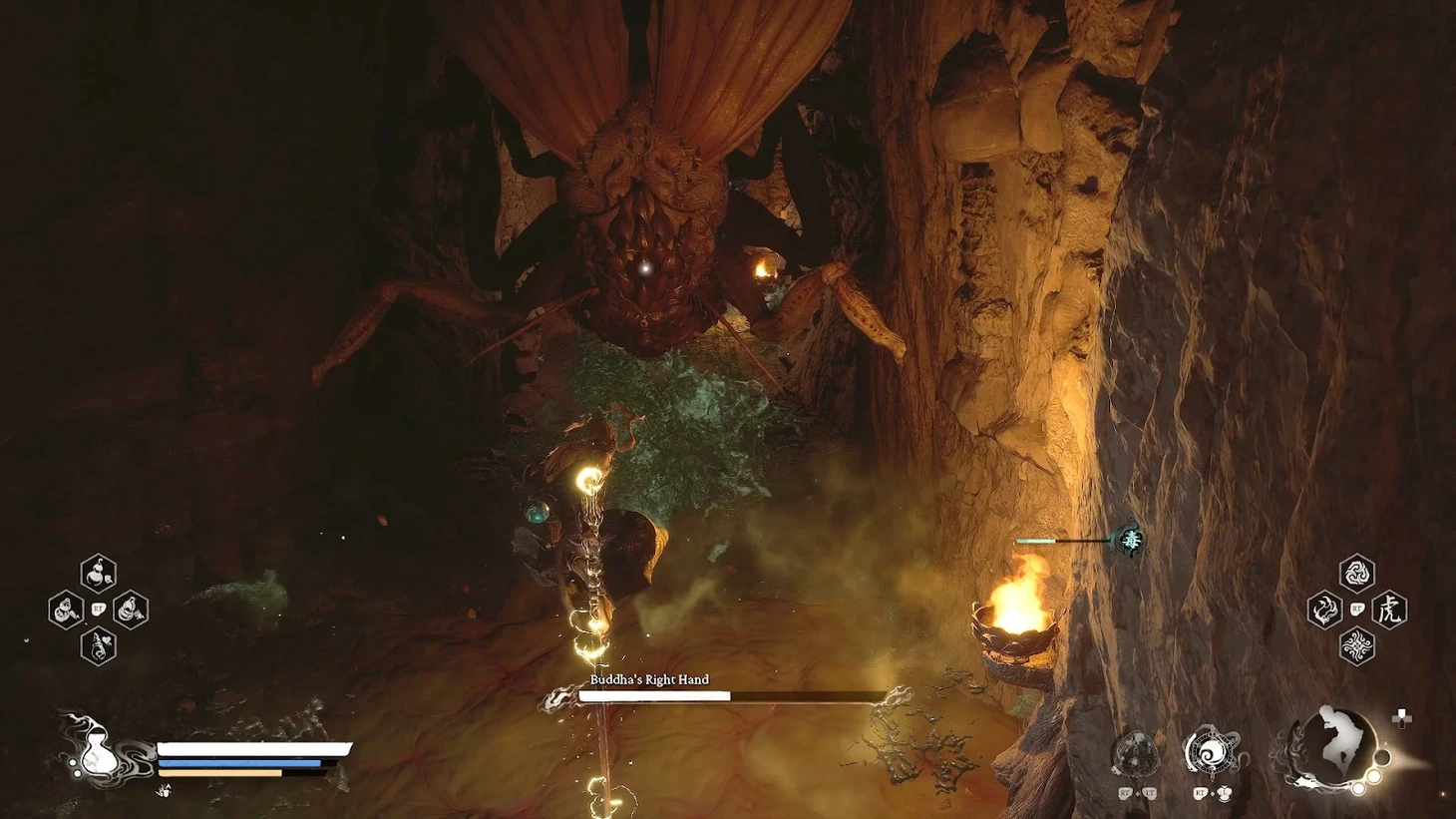Screen dimensions: 1456x819
Task: Click the teal poison status marker
Action: (1131, 540)
